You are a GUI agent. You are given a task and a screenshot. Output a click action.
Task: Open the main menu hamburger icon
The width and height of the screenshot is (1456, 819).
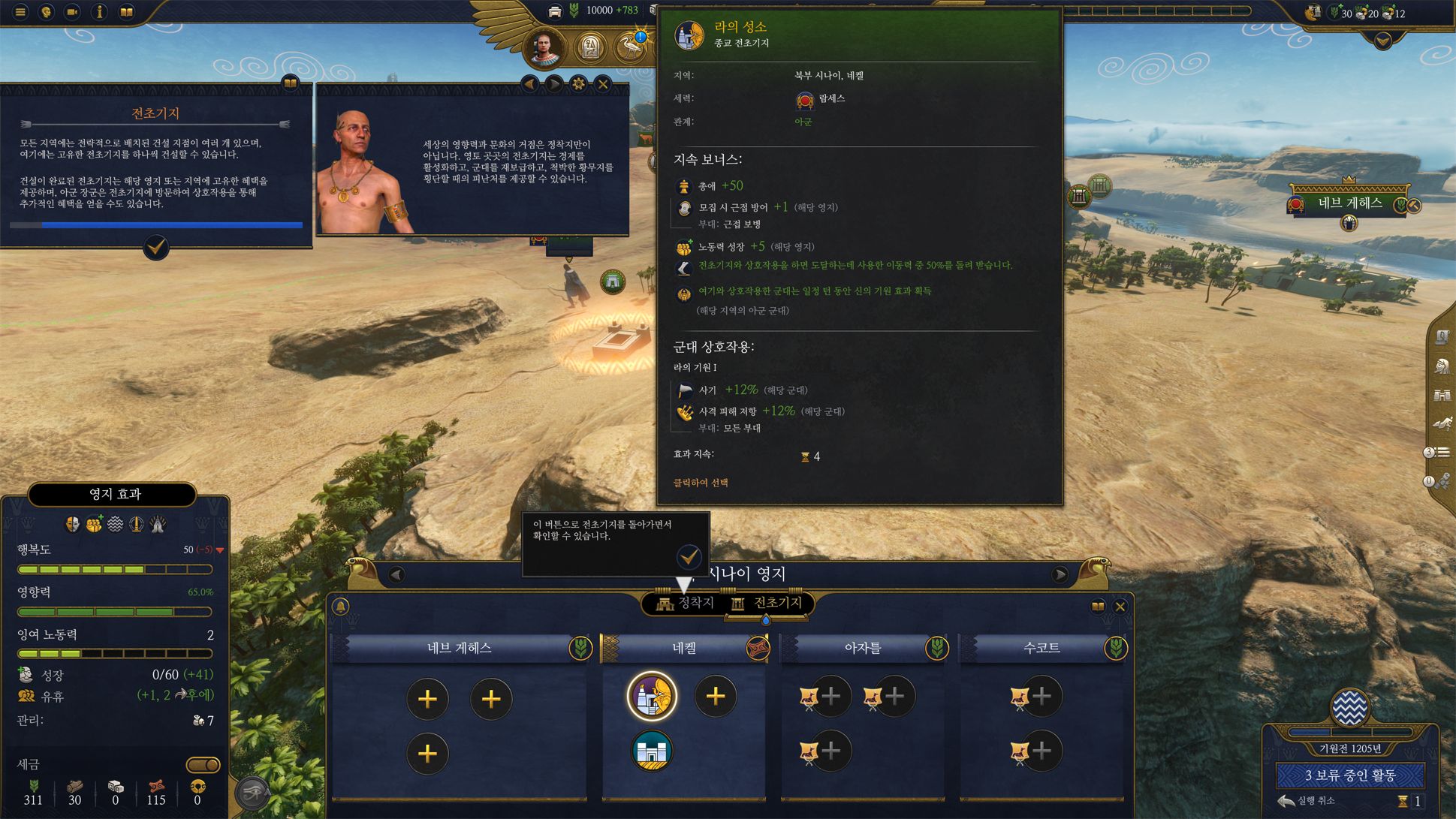(x=21, y=12)
